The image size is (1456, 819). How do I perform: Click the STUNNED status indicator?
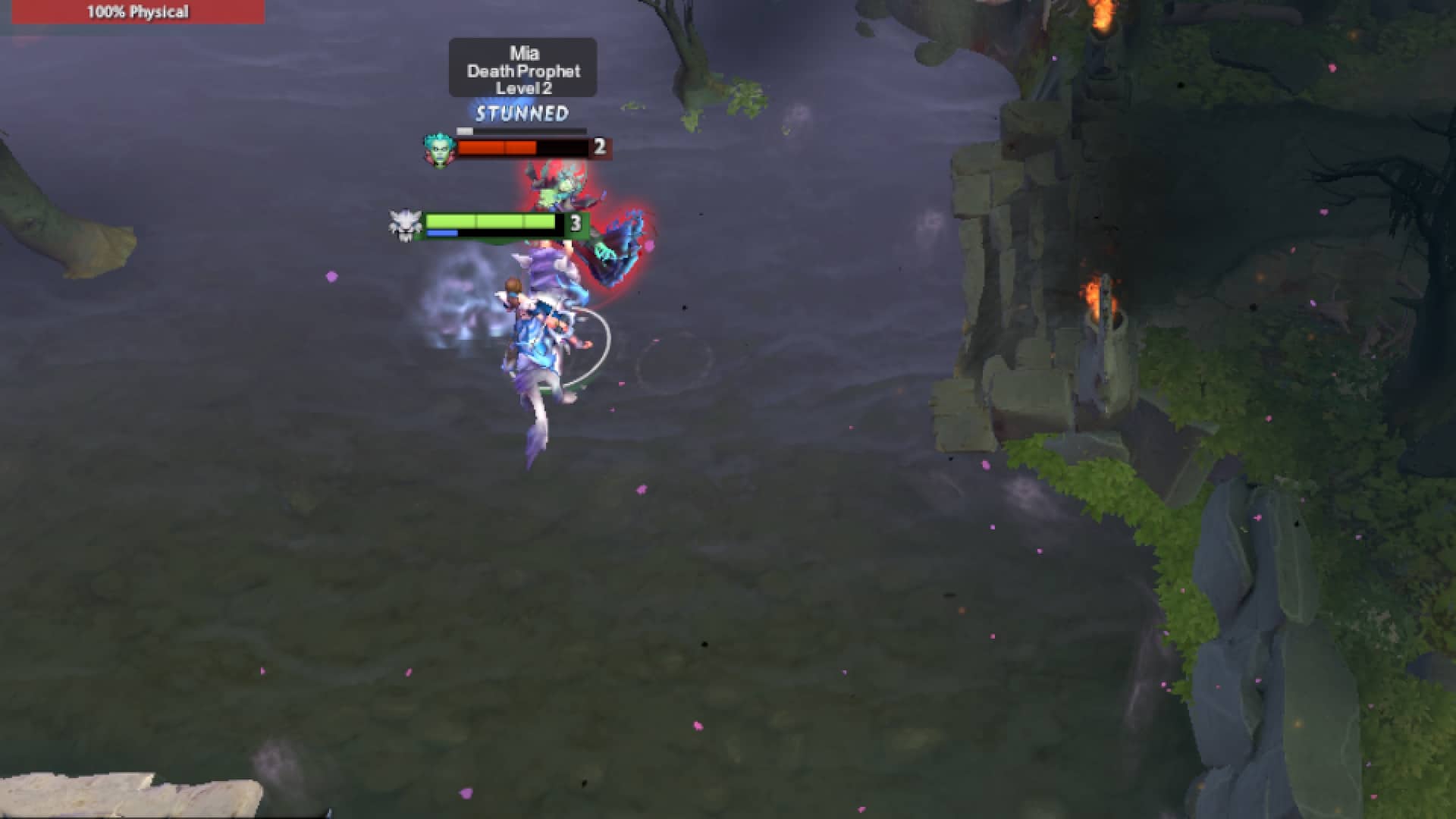pyautogui.click(x=520, y=114)
